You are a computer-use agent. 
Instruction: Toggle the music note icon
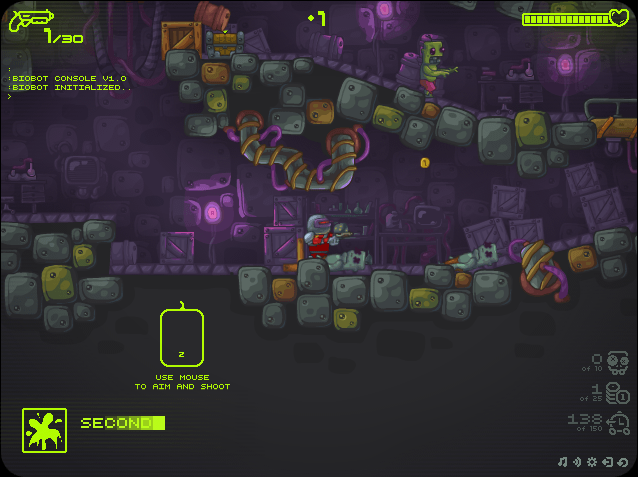(x=563, y=462)
